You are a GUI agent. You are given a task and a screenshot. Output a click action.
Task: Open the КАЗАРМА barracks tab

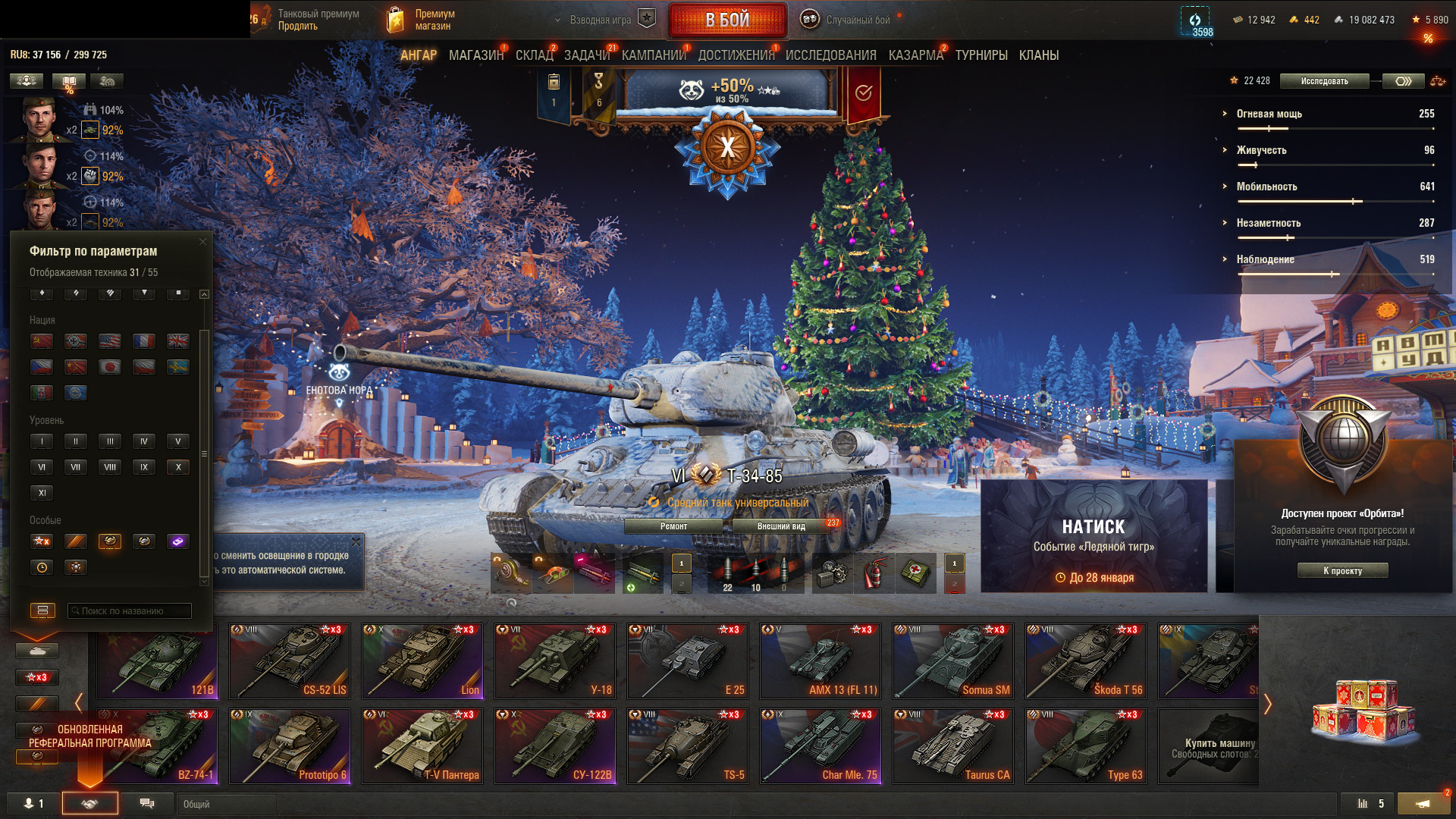click(915, 55)
